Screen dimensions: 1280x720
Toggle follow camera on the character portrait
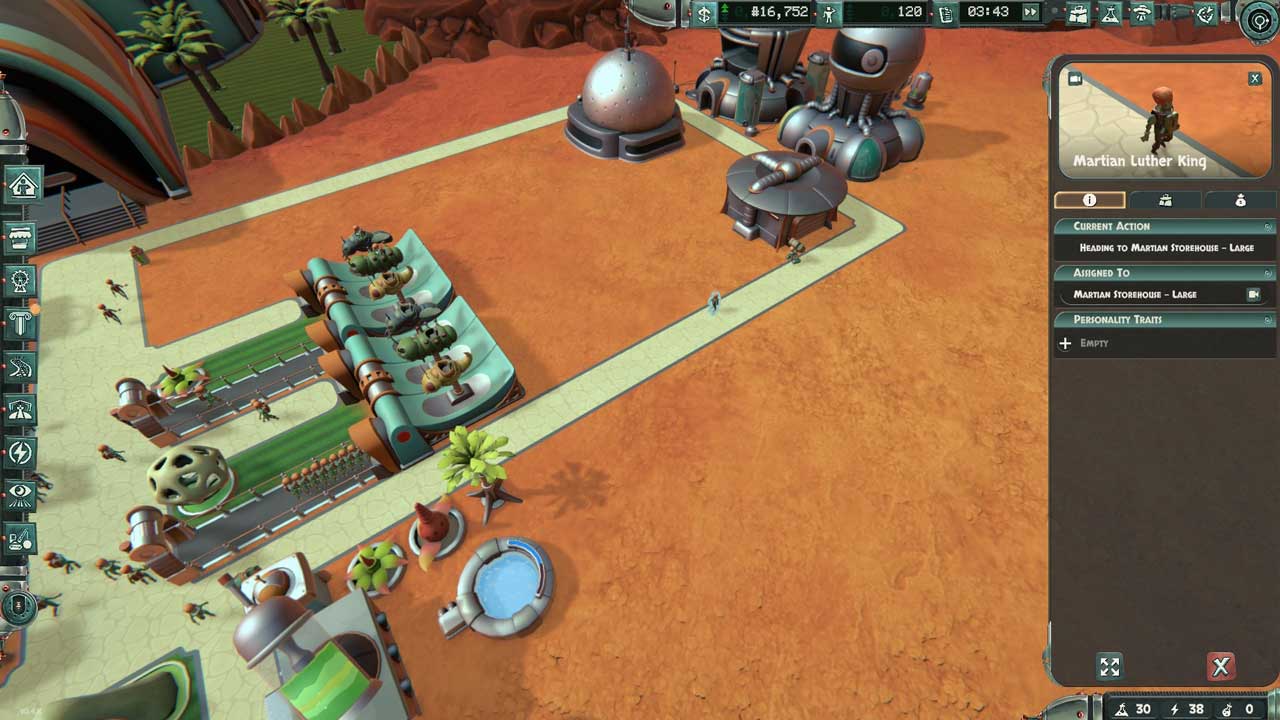tap(1075, 79)
